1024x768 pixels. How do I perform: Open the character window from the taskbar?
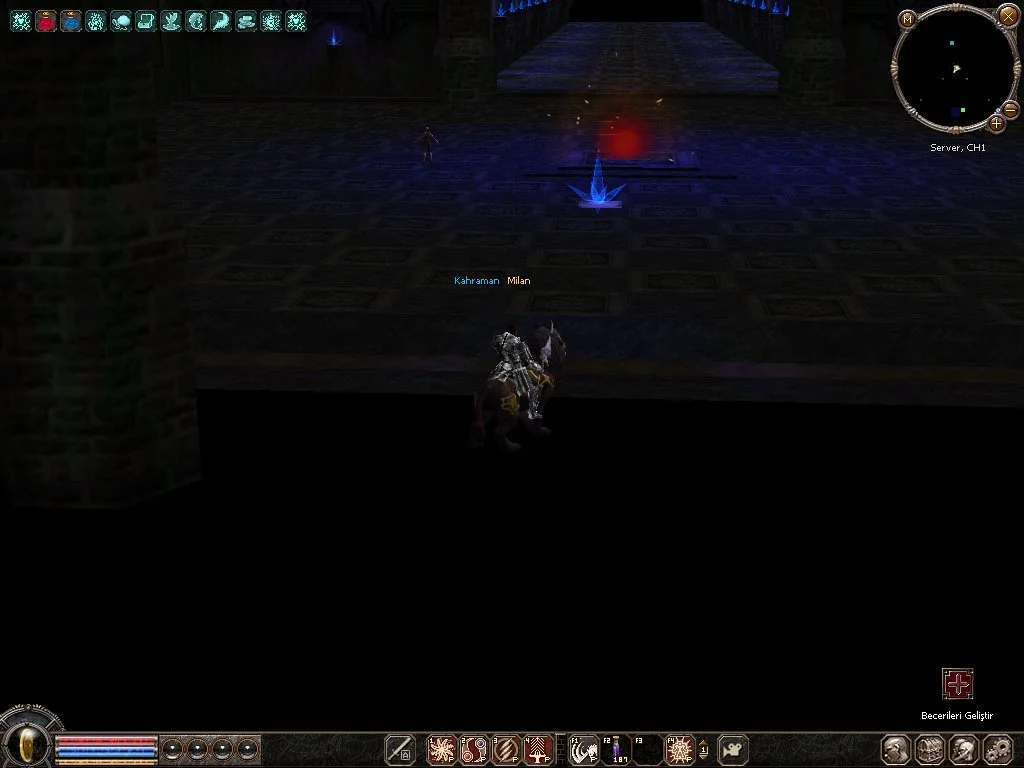pos(896,749)
